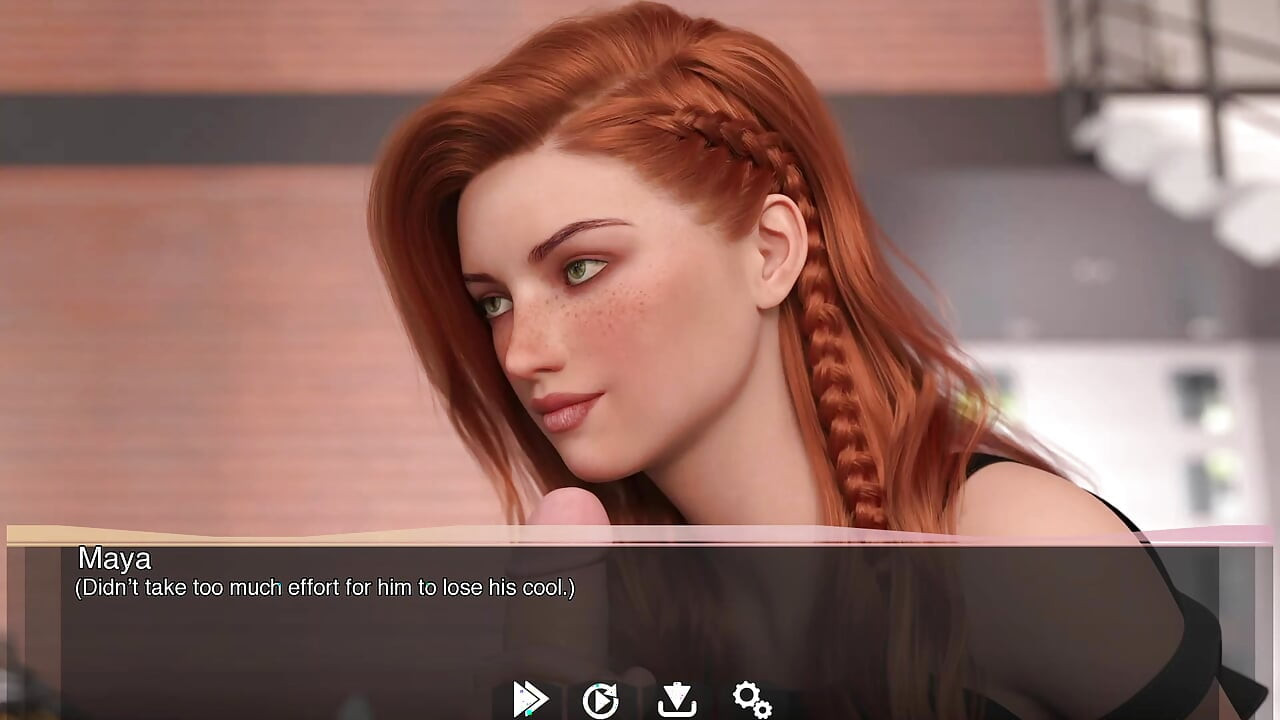This screenshot has height=720, width=1280.
Task: Activate auto mode with the play-loop icon
Action: [603, 700]
